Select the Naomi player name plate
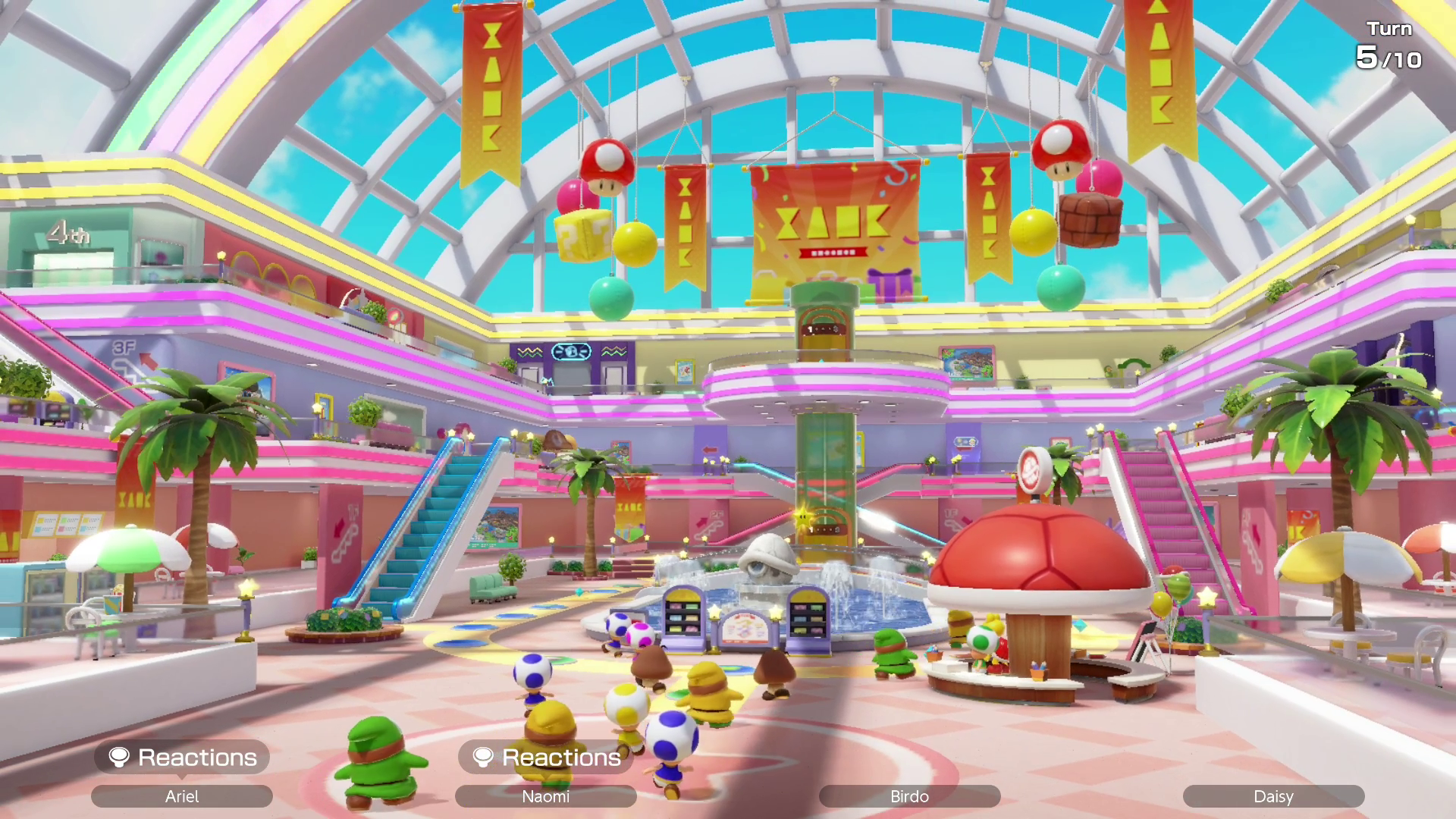The image size is (1456, 819). 546,796
